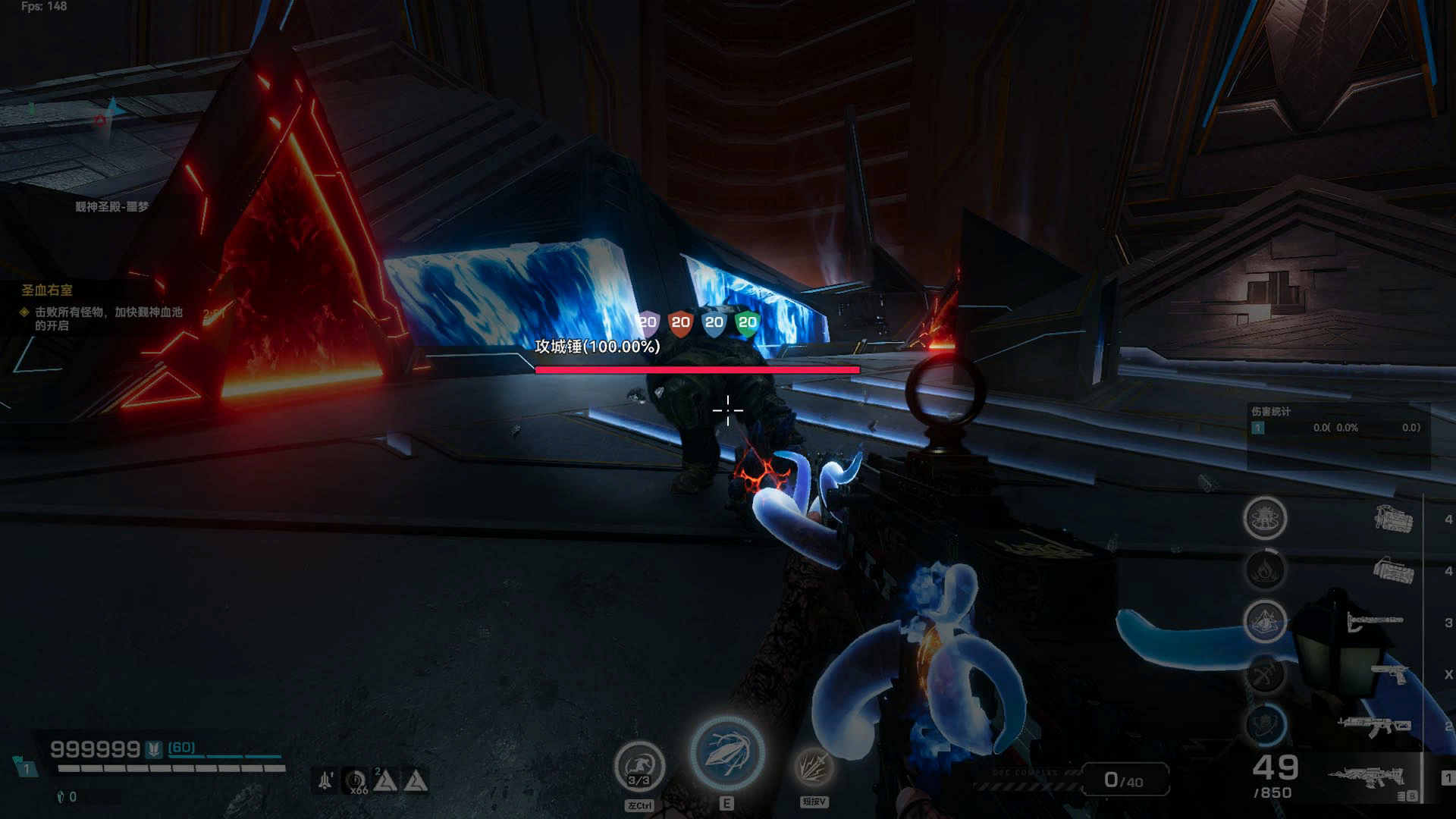This screenshot has width=1456, height=819.
Task: Inspect the triangle buff icon marked 2
Action: coord(385,780)
